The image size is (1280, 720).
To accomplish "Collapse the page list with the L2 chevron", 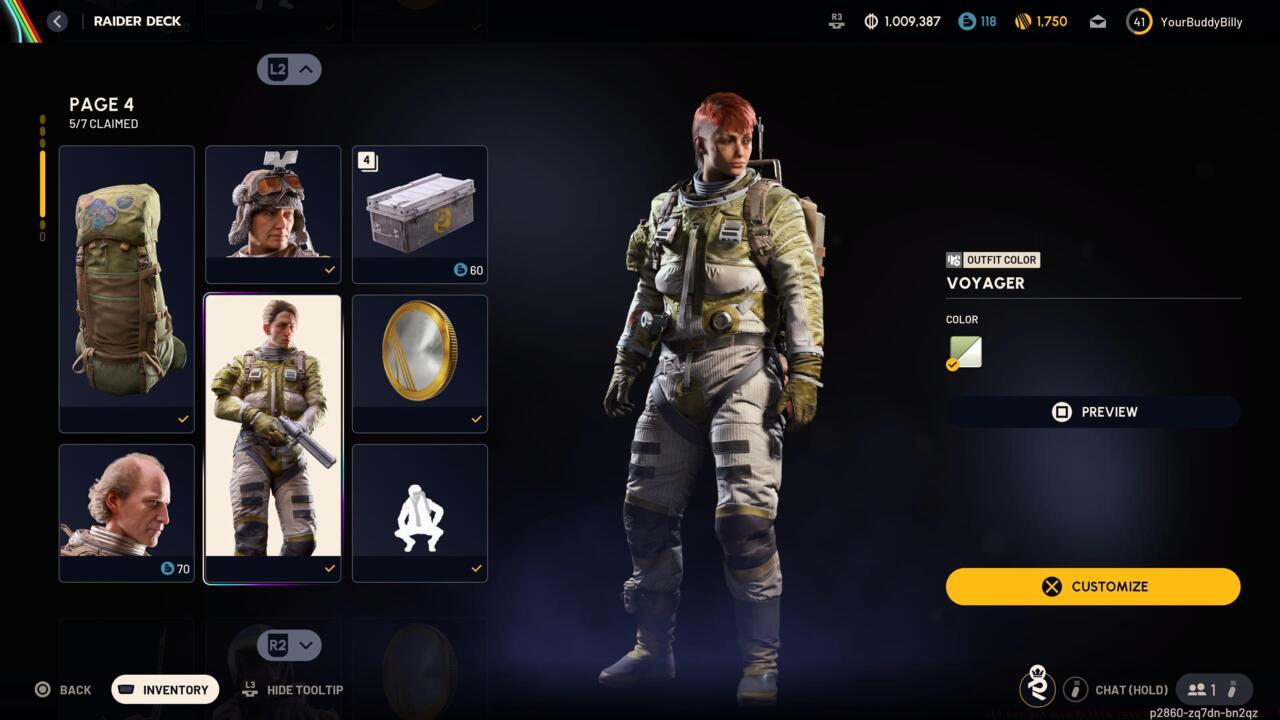I will (289, 69).
